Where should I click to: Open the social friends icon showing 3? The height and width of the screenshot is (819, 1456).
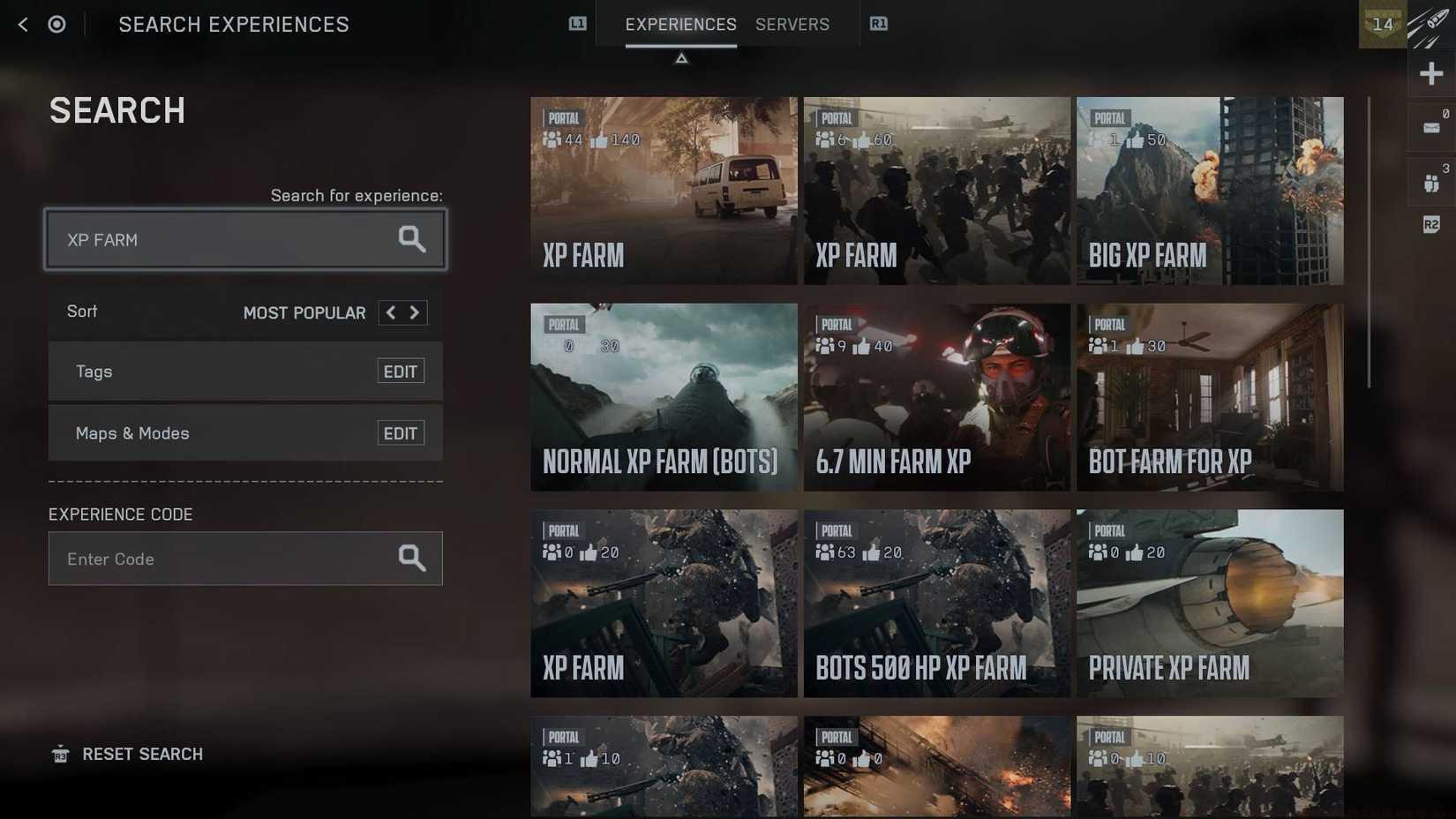point(1431,181)
